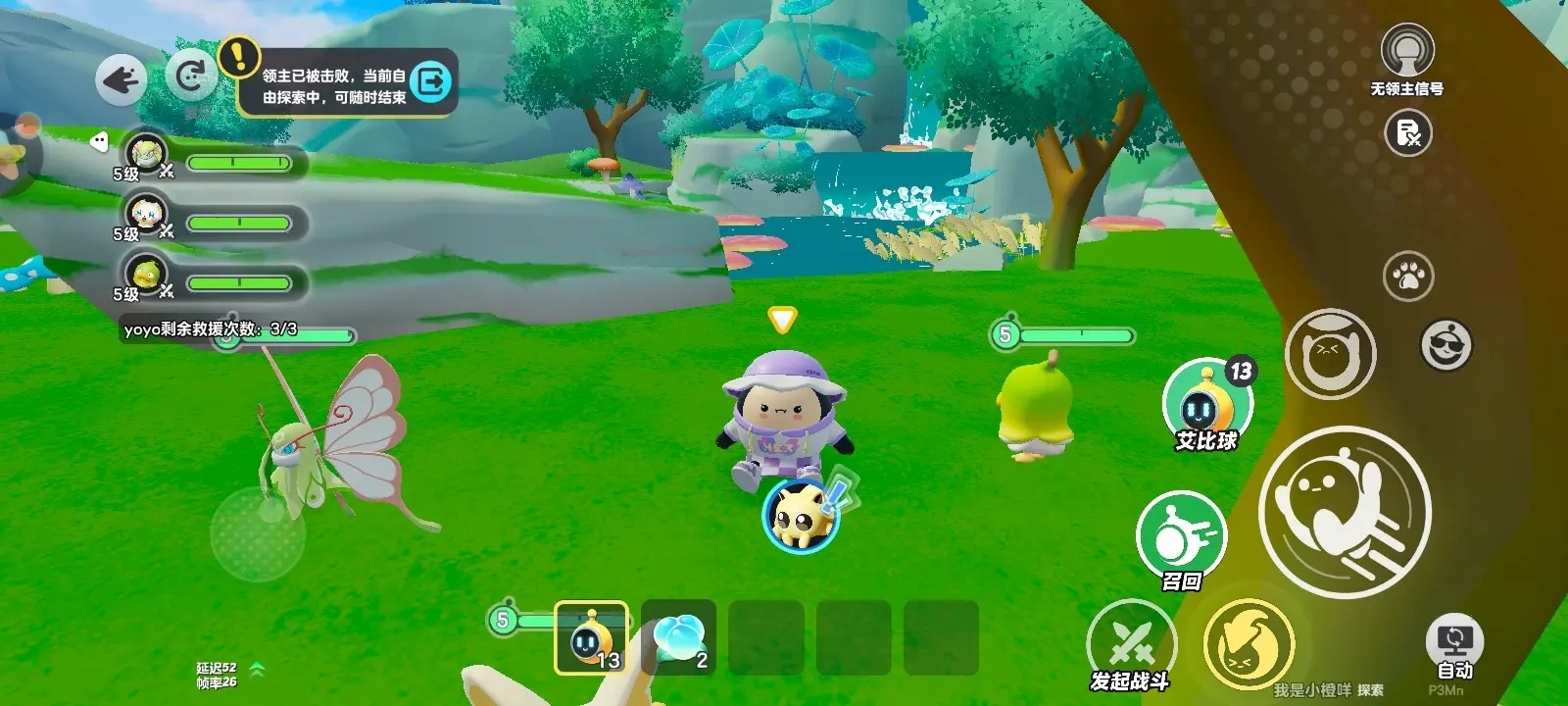1568x706 pixels.
Task: Select the capture ball hotbar slot
Action: [591, 637]
